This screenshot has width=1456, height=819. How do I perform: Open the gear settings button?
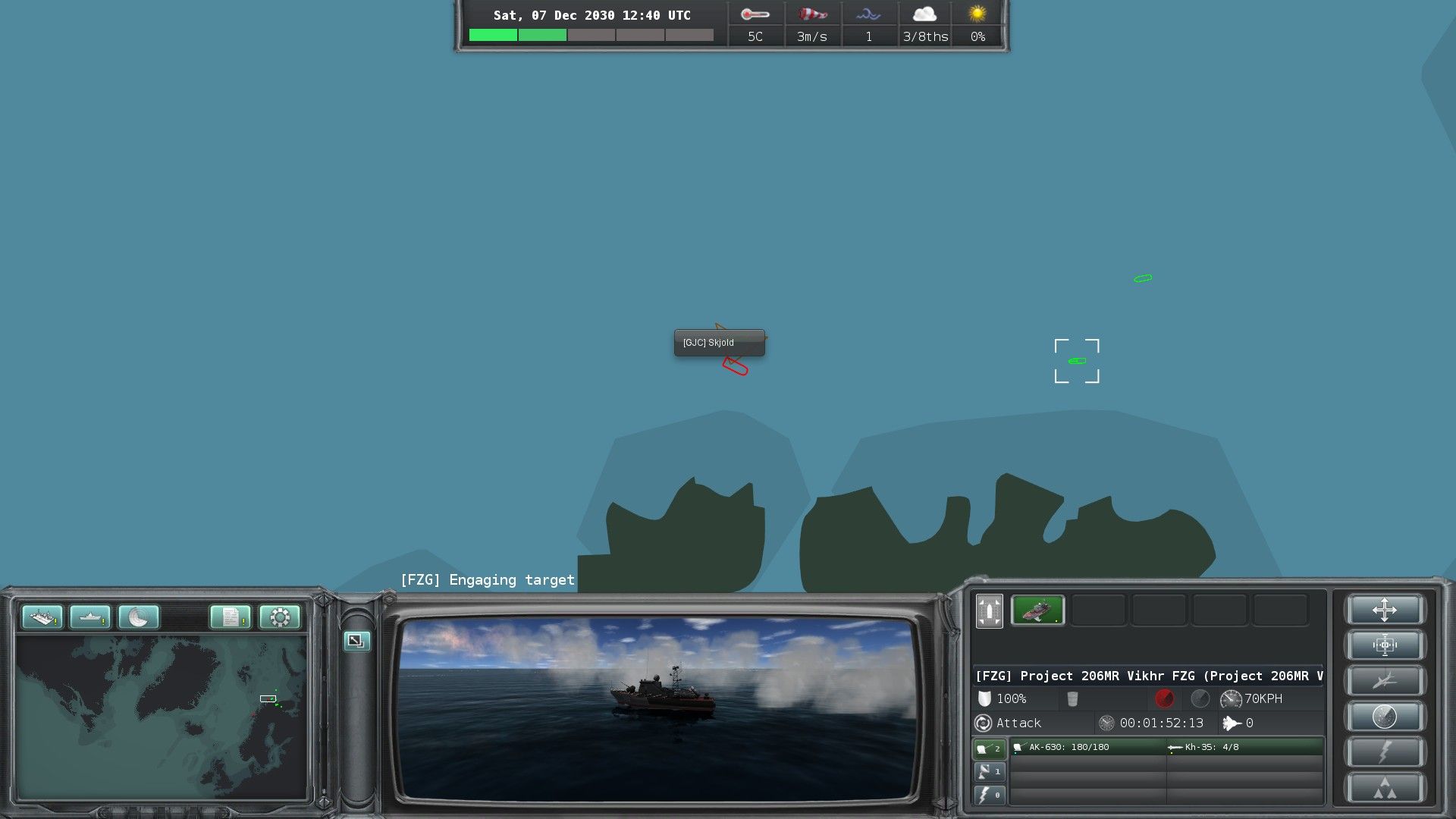pos(279,617)
